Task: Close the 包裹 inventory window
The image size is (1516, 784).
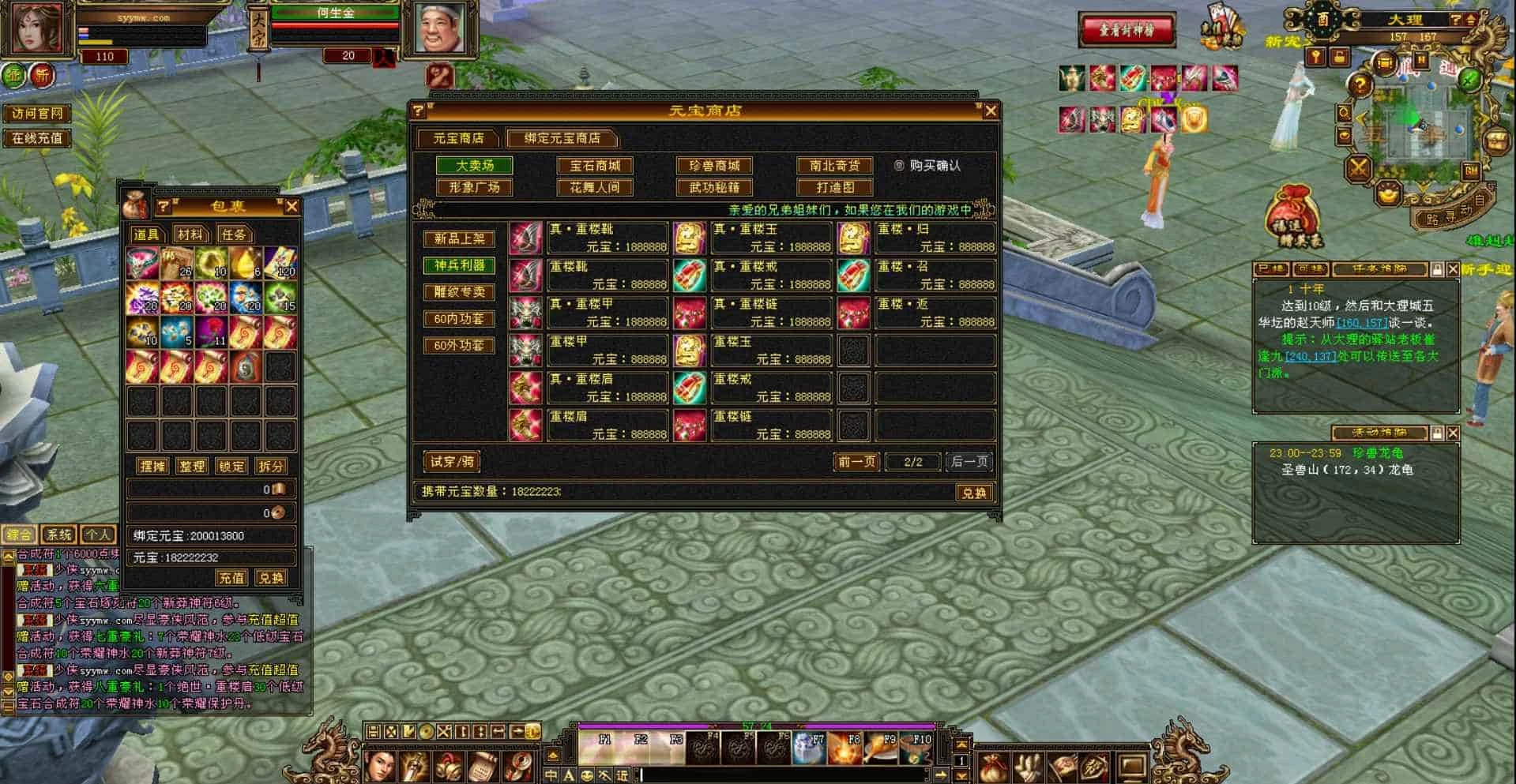Action: click(292, 207)
